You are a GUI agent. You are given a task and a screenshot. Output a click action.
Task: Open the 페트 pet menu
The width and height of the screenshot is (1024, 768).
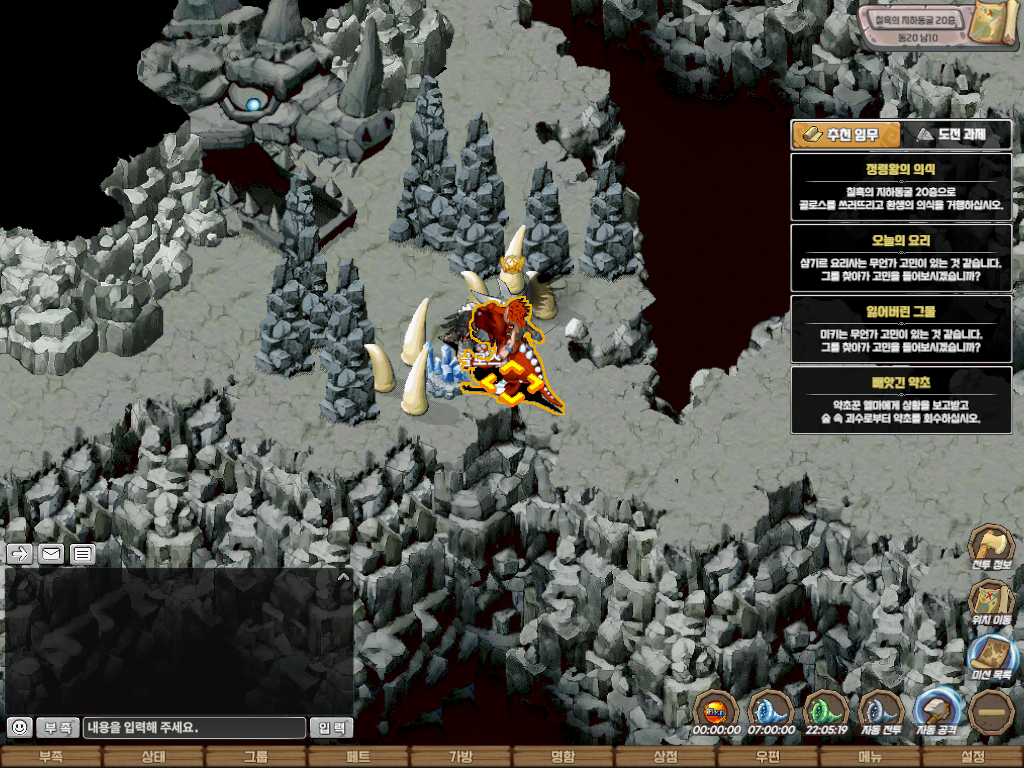click(358, 757)
